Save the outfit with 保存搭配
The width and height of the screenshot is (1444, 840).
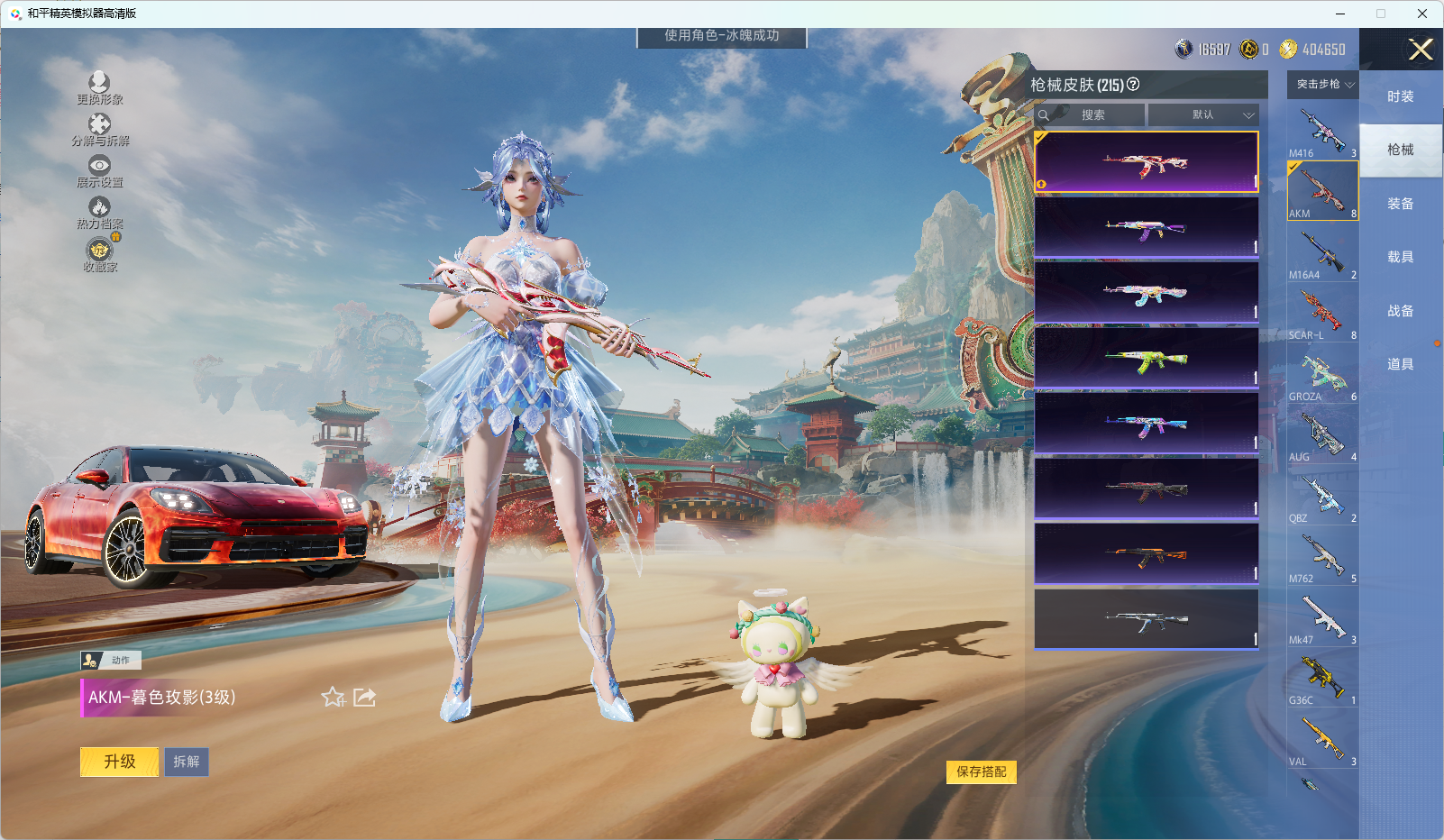[x=981, y=772]
